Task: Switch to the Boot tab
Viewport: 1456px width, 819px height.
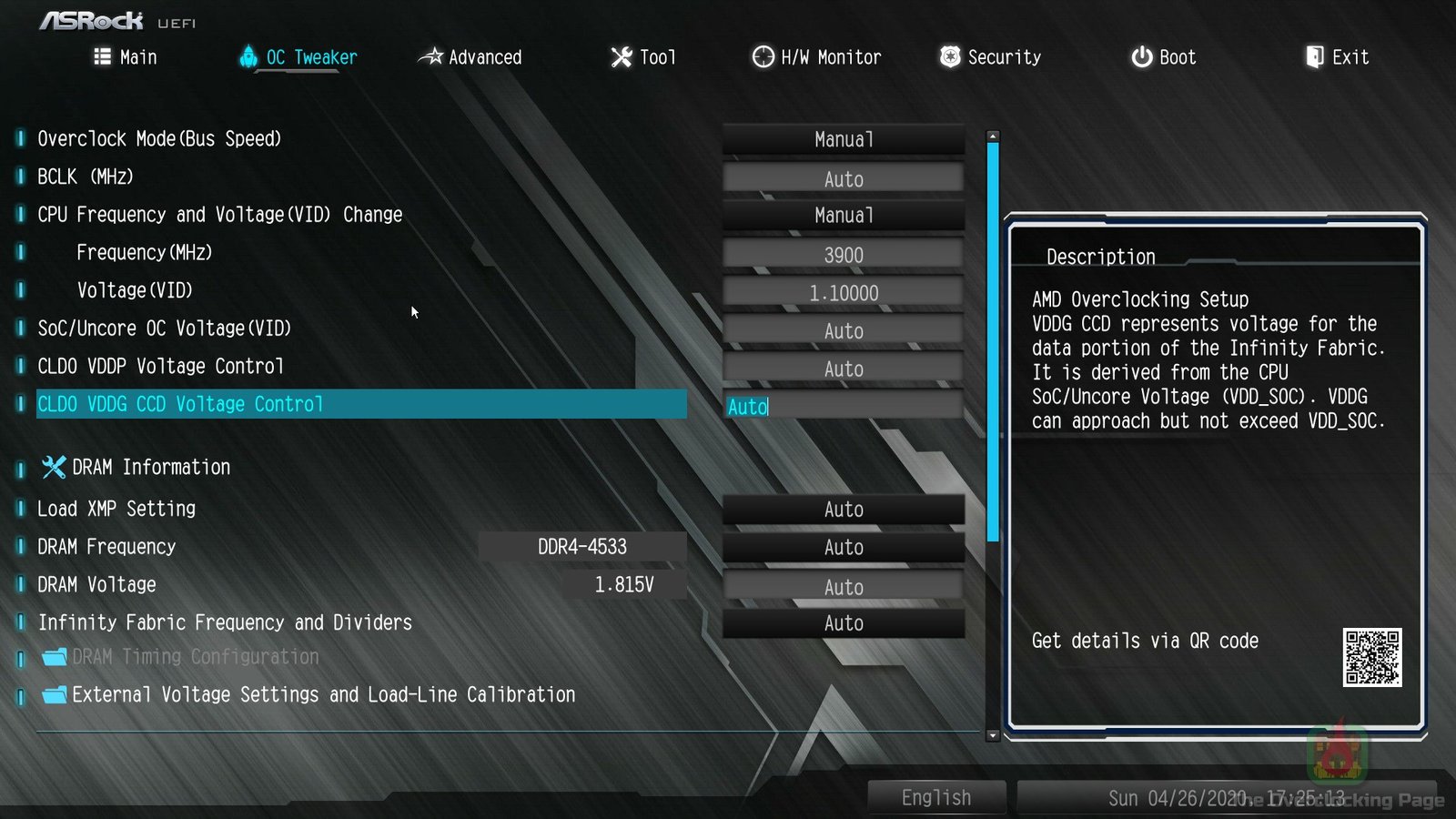Action: pyautogui.click(x=1163, y=57)
